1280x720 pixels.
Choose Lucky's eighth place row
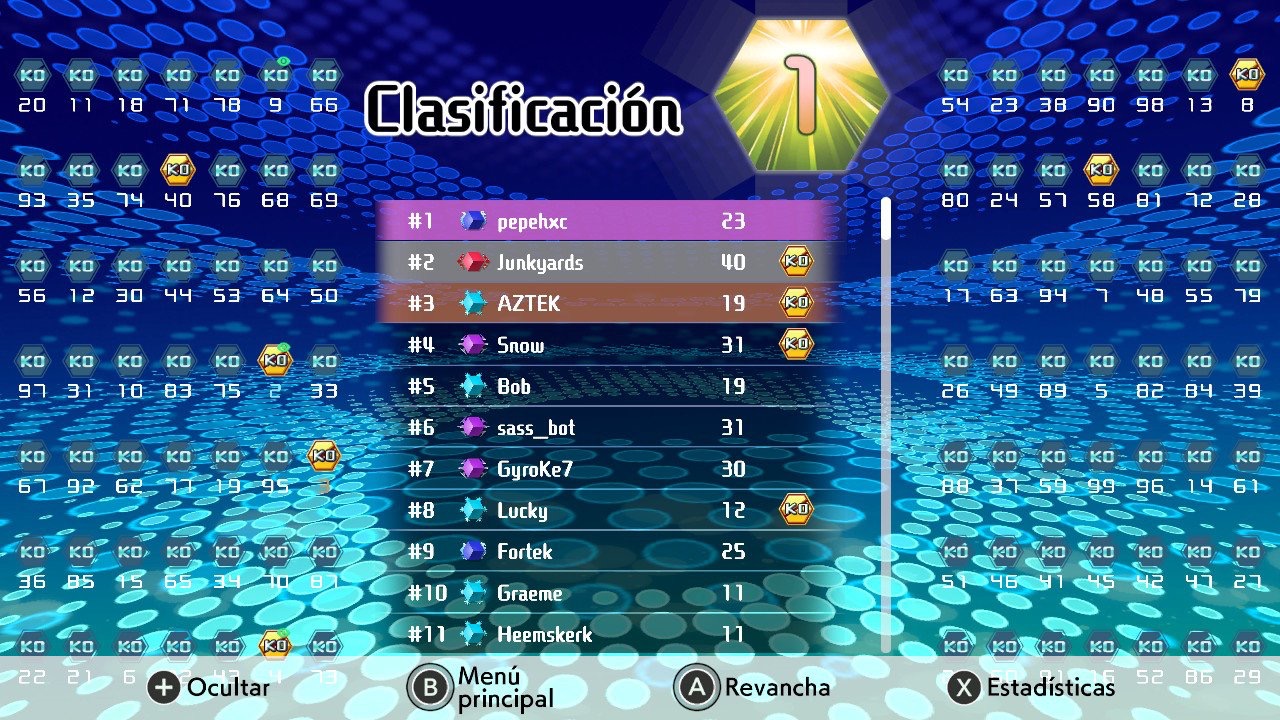[605, 510]
